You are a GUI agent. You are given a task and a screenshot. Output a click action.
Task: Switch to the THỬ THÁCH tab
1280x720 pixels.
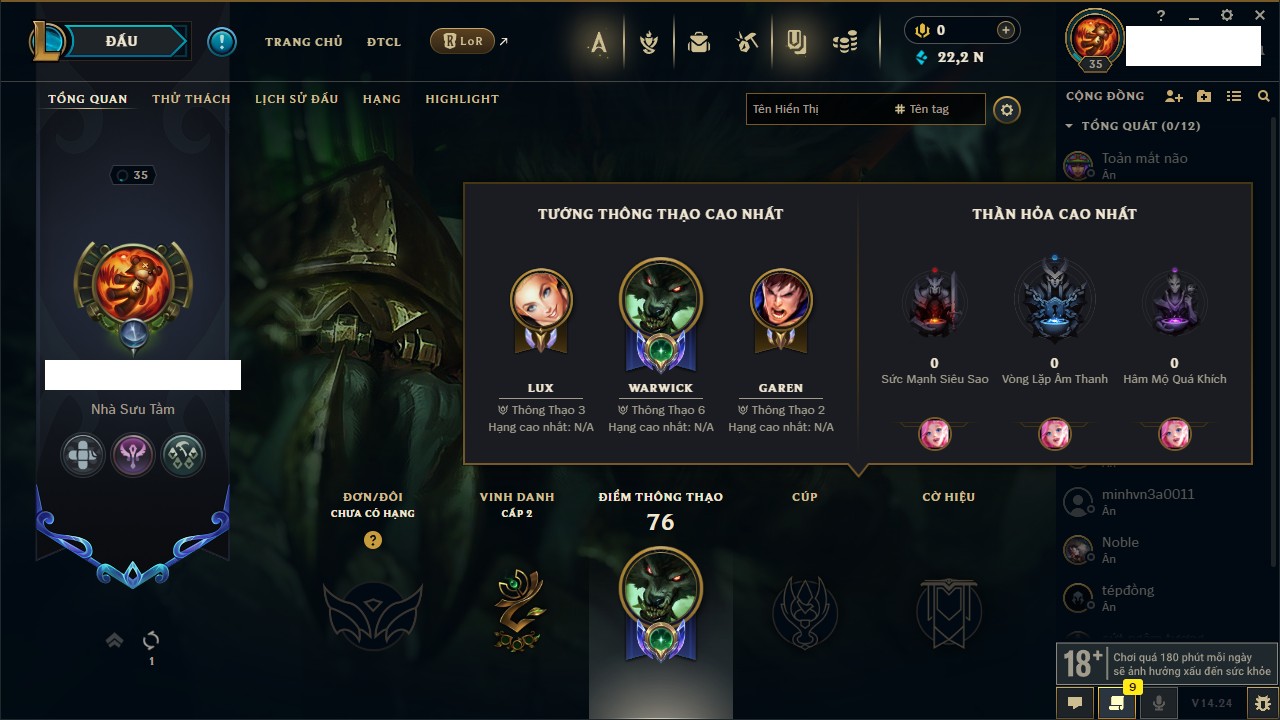(x=191, y=99)
